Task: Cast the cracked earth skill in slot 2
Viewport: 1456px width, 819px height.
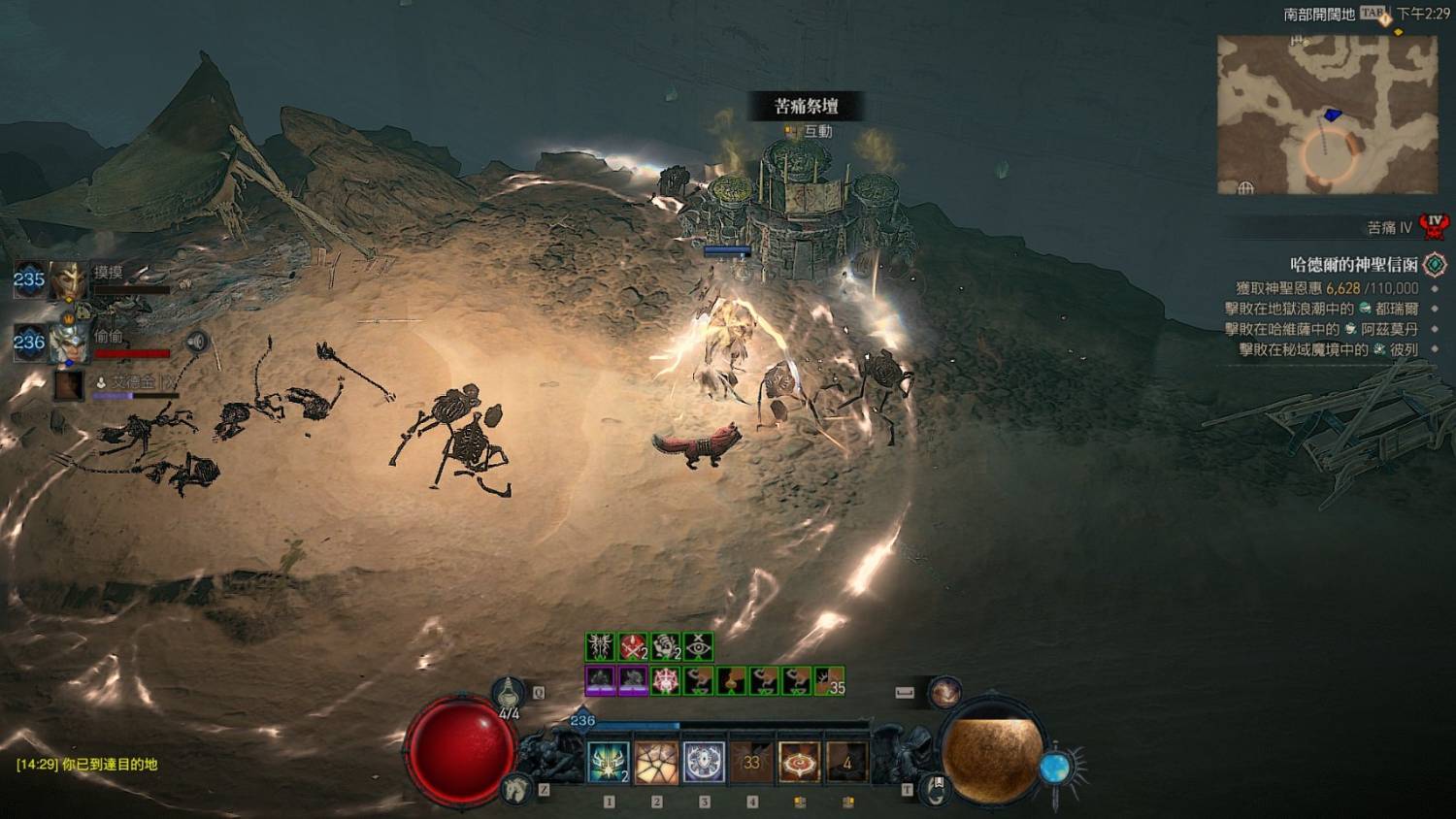Action: (656, 763)
